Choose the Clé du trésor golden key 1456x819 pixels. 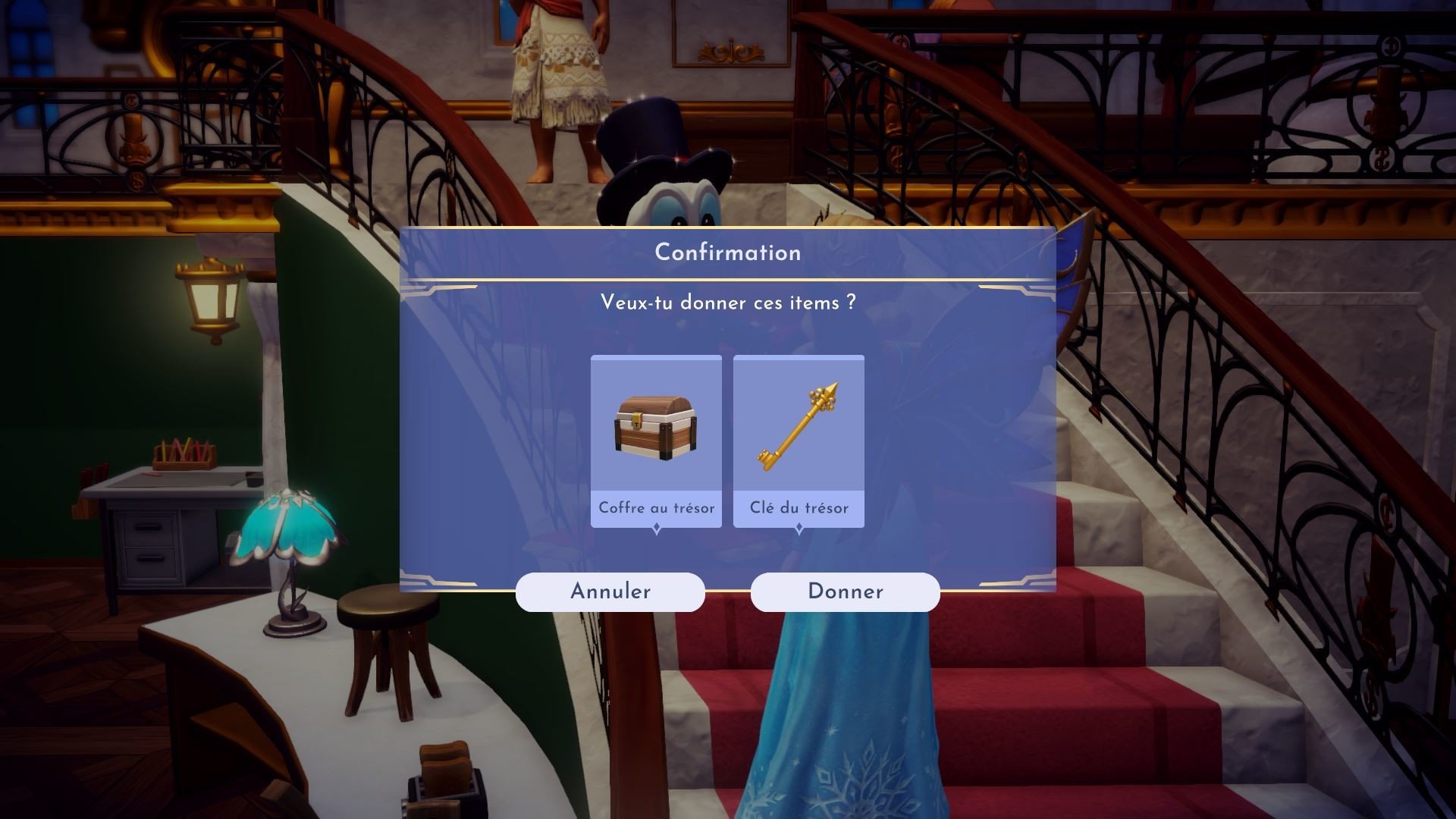[x=799, y=441]
